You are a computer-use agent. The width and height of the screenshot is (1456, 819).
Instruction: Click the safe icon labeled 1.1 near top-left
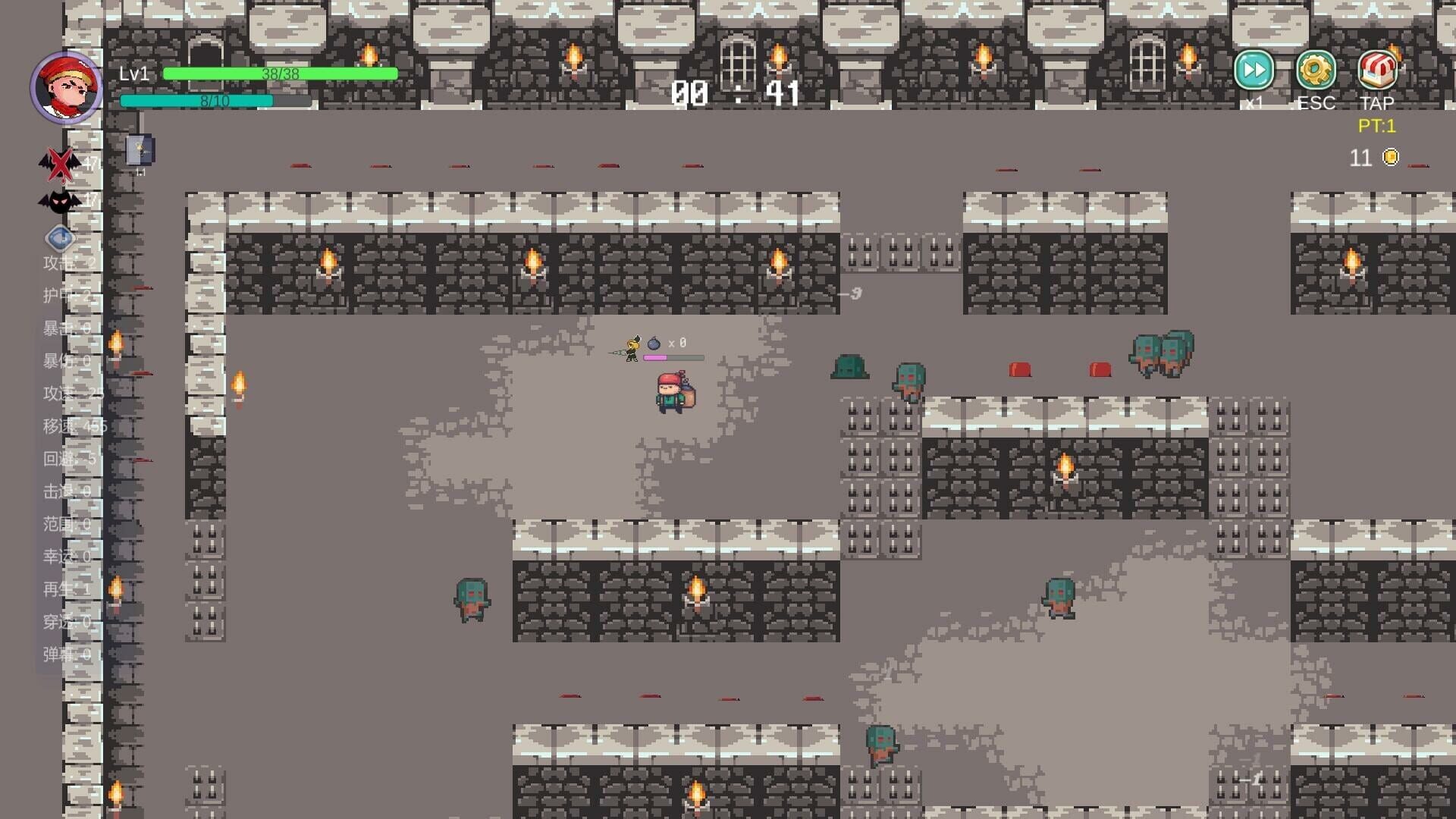click(139, 149)
